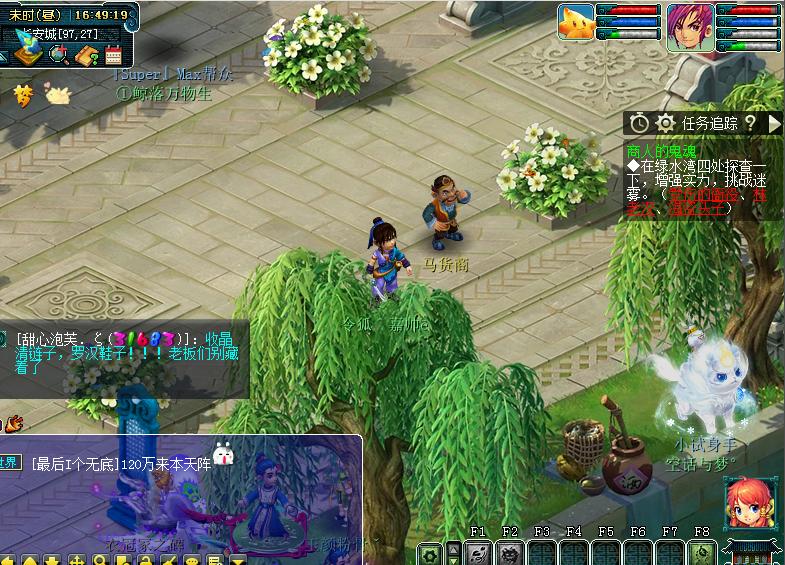Viewport: 785px width, 565px height.
Task: Activate the F1 skill slot
Action: pos(478,553)
